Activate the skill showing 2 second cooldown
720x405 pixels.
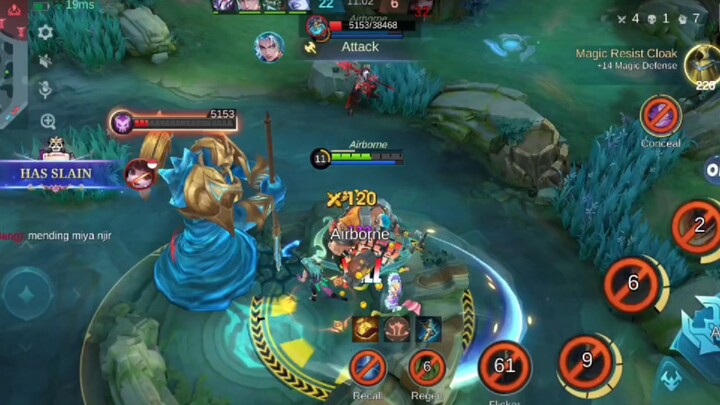click(699, 225)
